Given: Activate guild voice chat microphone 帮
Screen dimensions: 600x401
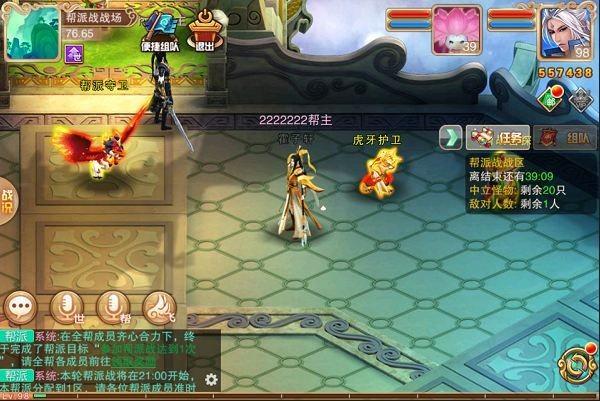Looking at the screenshot, I should [113, 306].
